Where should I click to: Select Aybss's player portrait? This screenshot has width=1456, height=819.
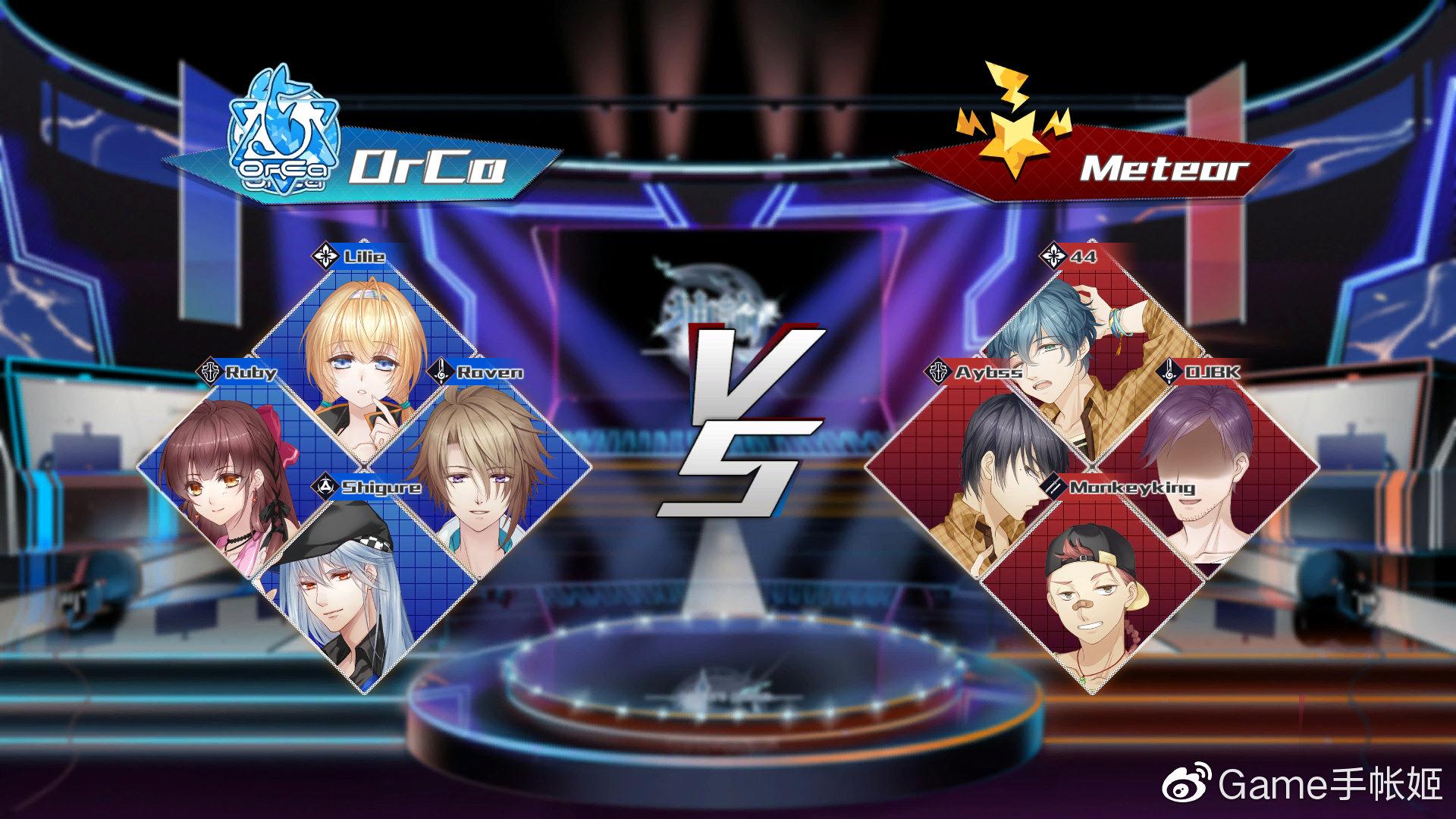[978, 470]
